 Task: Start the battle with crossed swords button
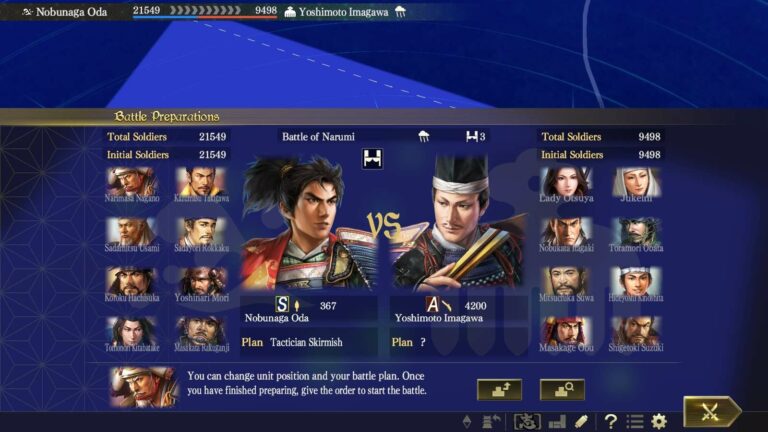pyautogui.click(x=711, y=412)
